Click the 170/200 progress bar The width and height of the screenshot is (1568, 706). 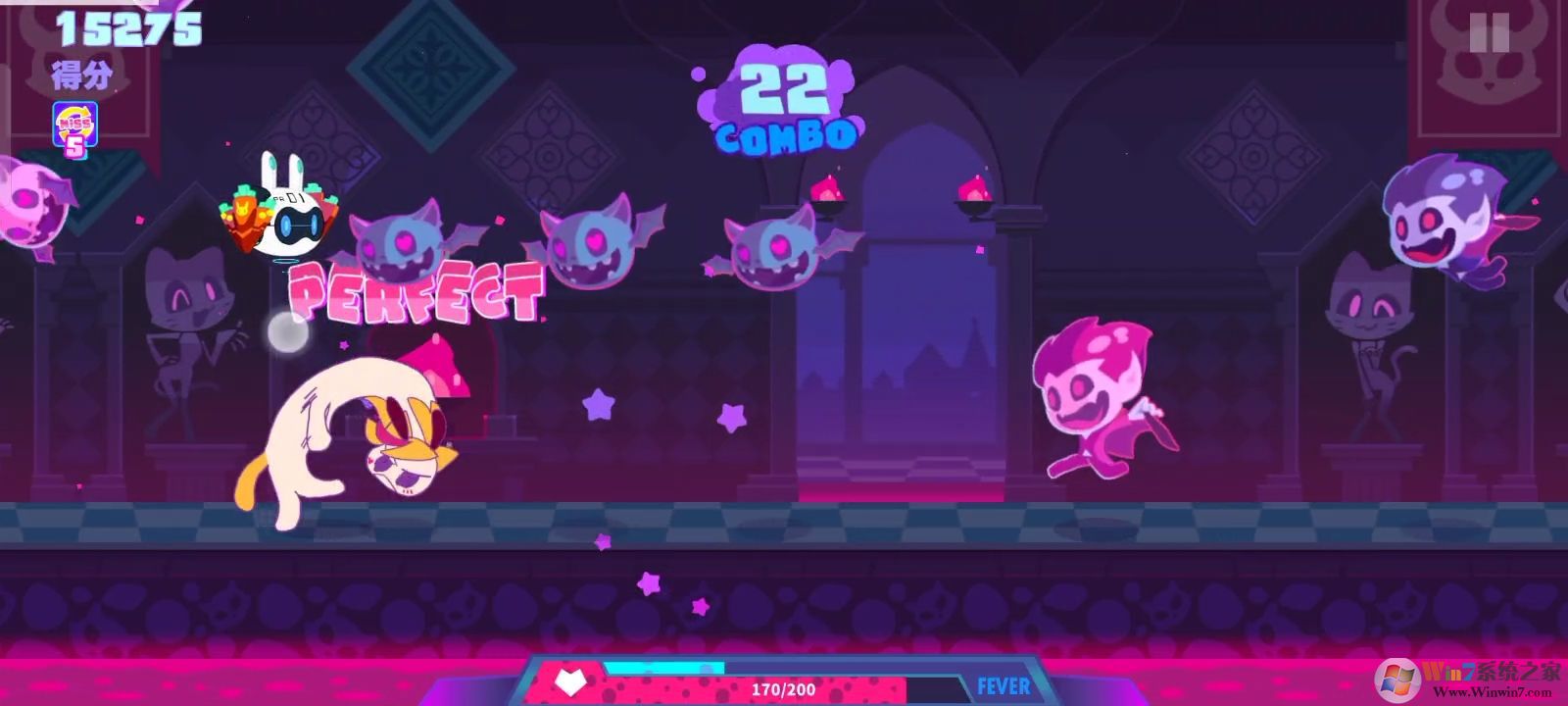coord(784,689)
